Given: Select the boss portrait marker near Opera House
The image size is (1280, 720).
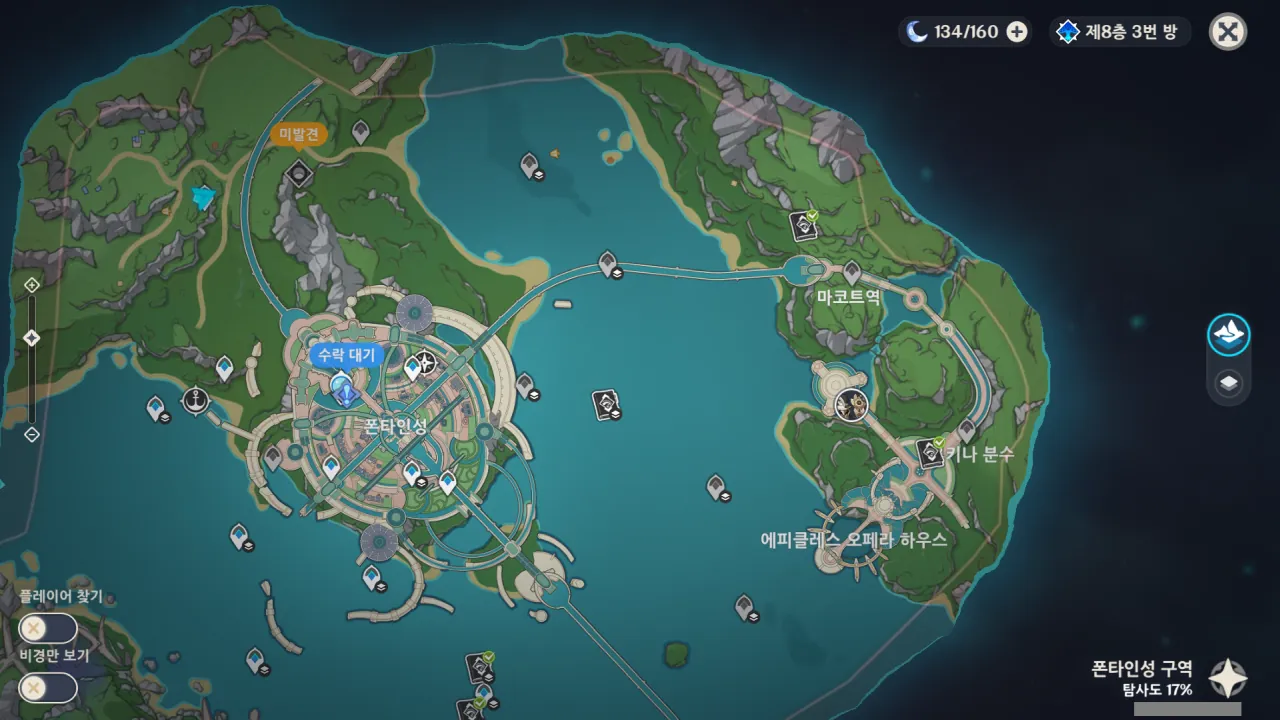Looking at the screenshot, I should [851, 404].
